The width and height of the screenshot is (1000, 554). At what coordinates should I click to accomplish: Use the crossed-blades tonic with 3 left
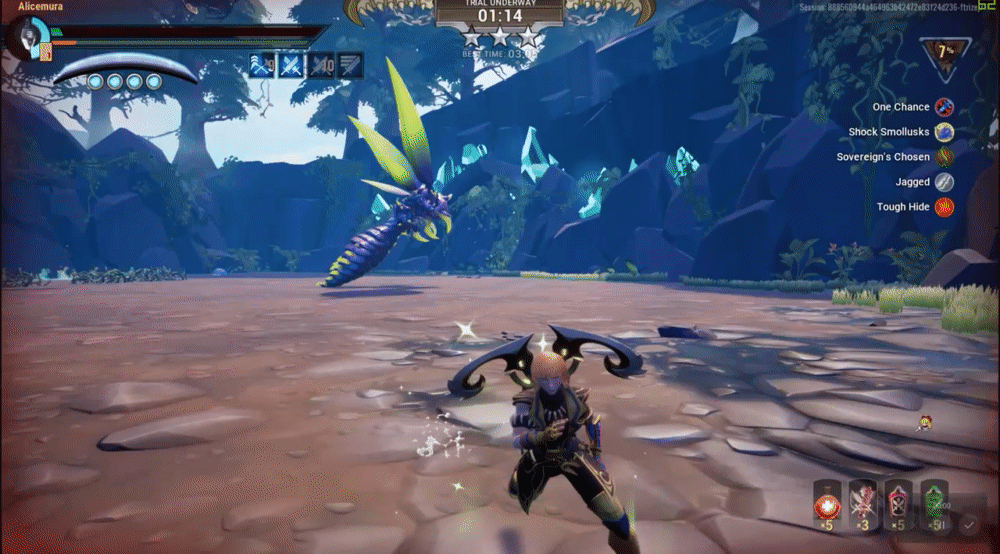[x=862, y=499]
